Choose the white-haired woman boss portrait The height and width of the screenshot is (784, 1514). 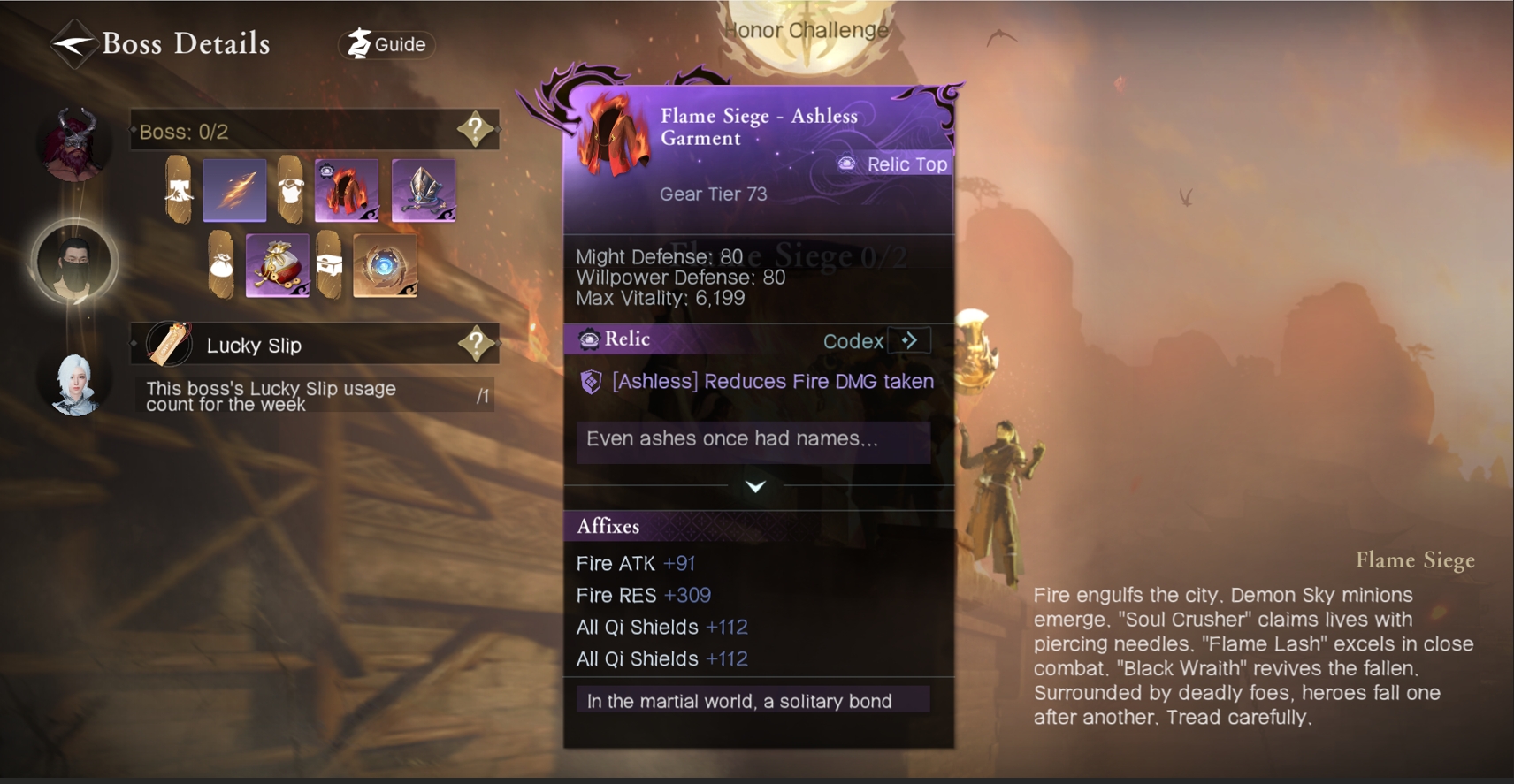(75, 384)
